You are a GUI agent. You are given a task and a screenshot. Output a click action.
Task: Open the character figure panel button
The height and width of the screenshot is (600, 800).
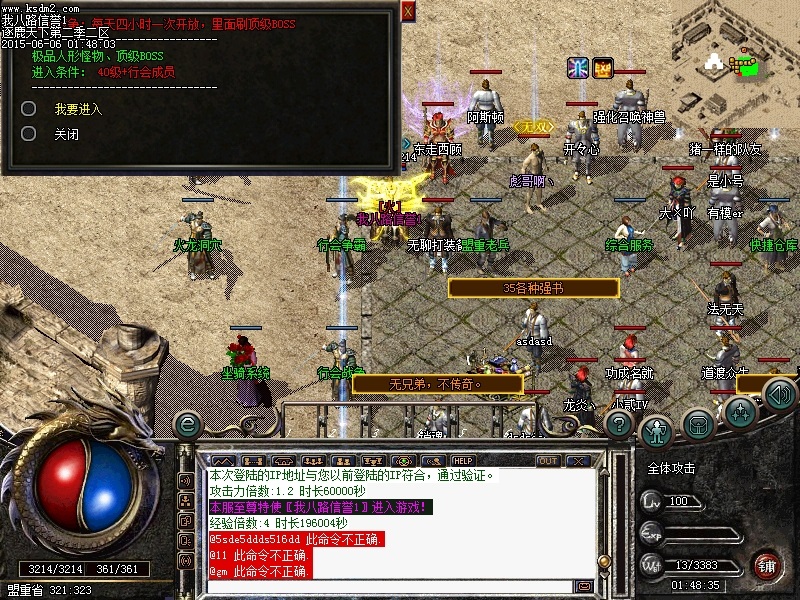[x=657, y=429]
